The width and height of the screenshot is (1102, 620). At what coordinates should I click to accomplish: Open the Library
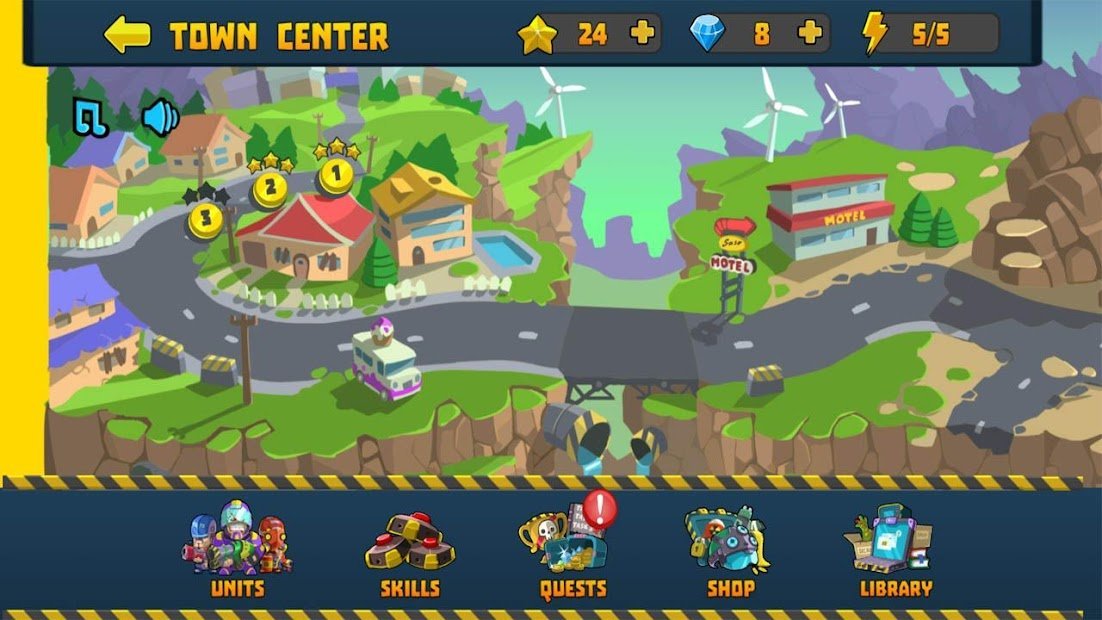point(895,552)
